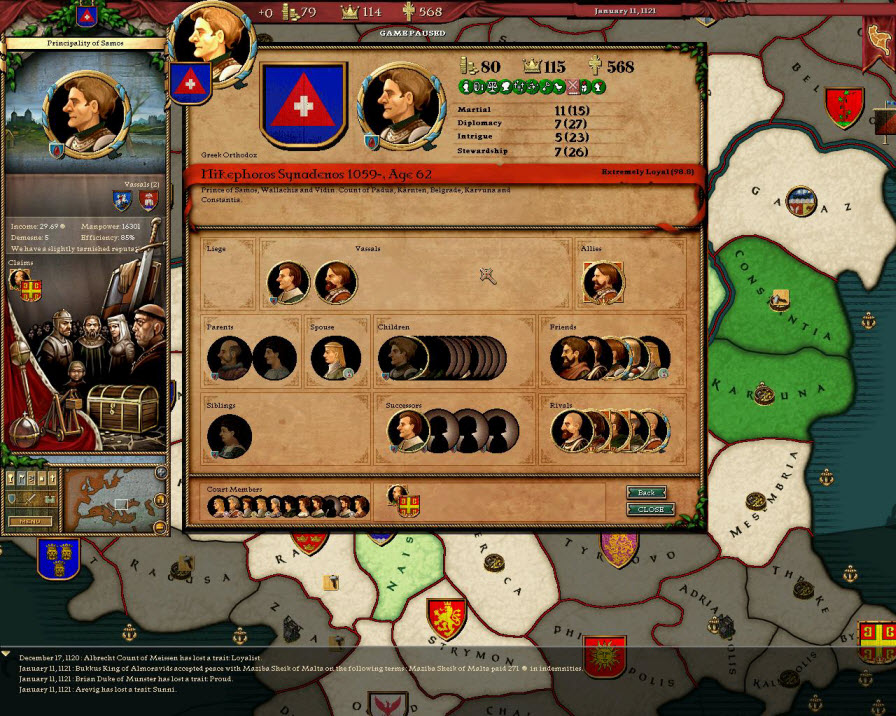This screenshot has width=896, height=716.
Task: Select the first successor portrait
Action: pos(409,431)
